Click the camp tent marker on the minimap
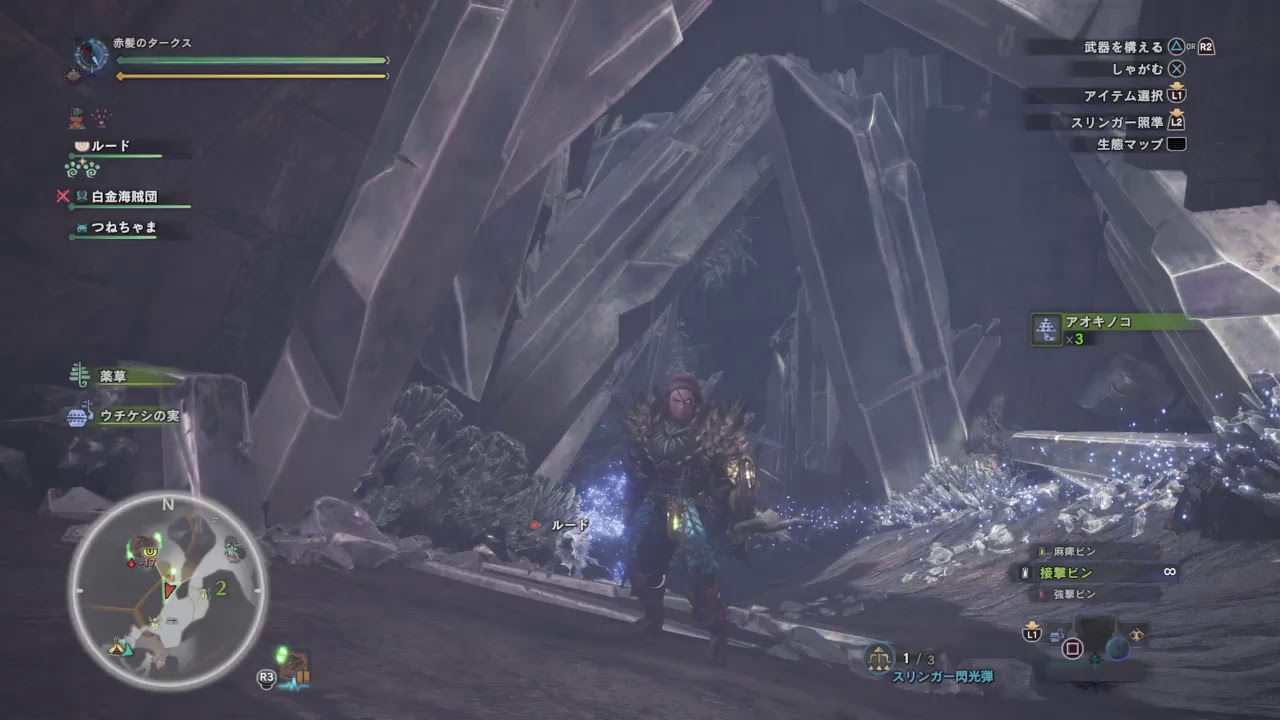 pos(119,646)
